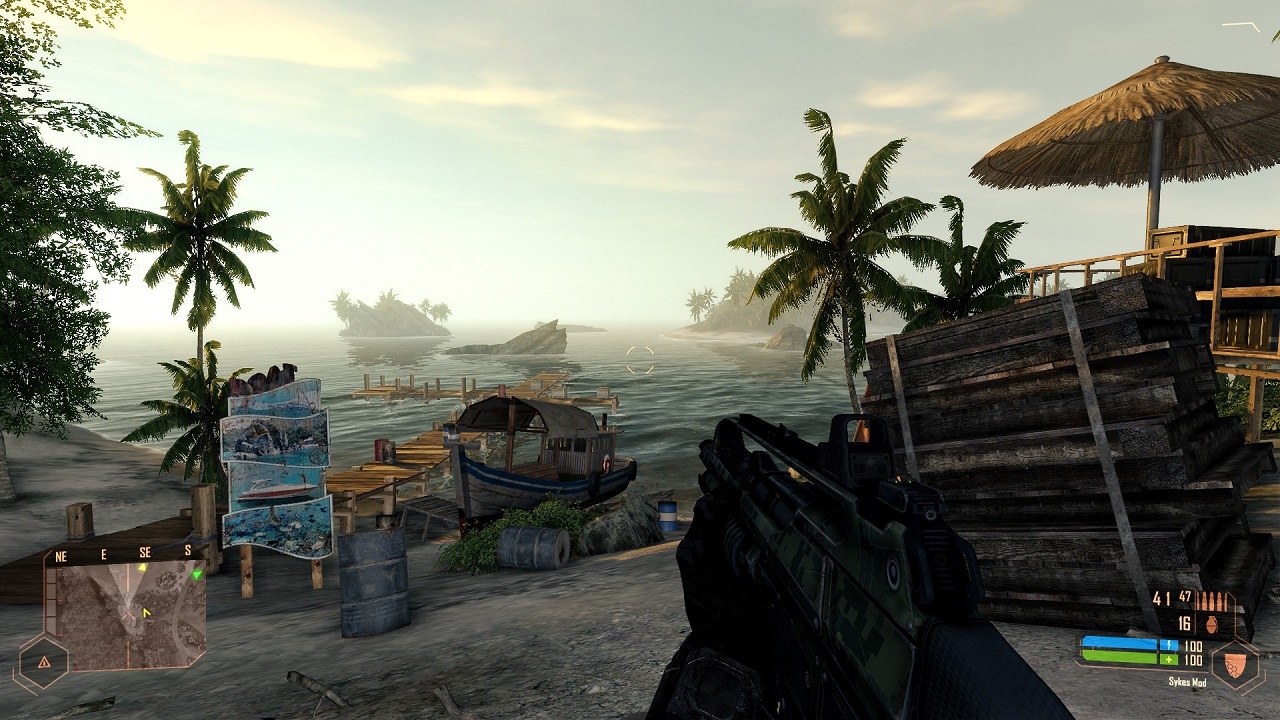Image resolution: width=1280 pixels, height=720 pixels.
Task: Click the blue lightning energy icon
Action: (1170, 645)
